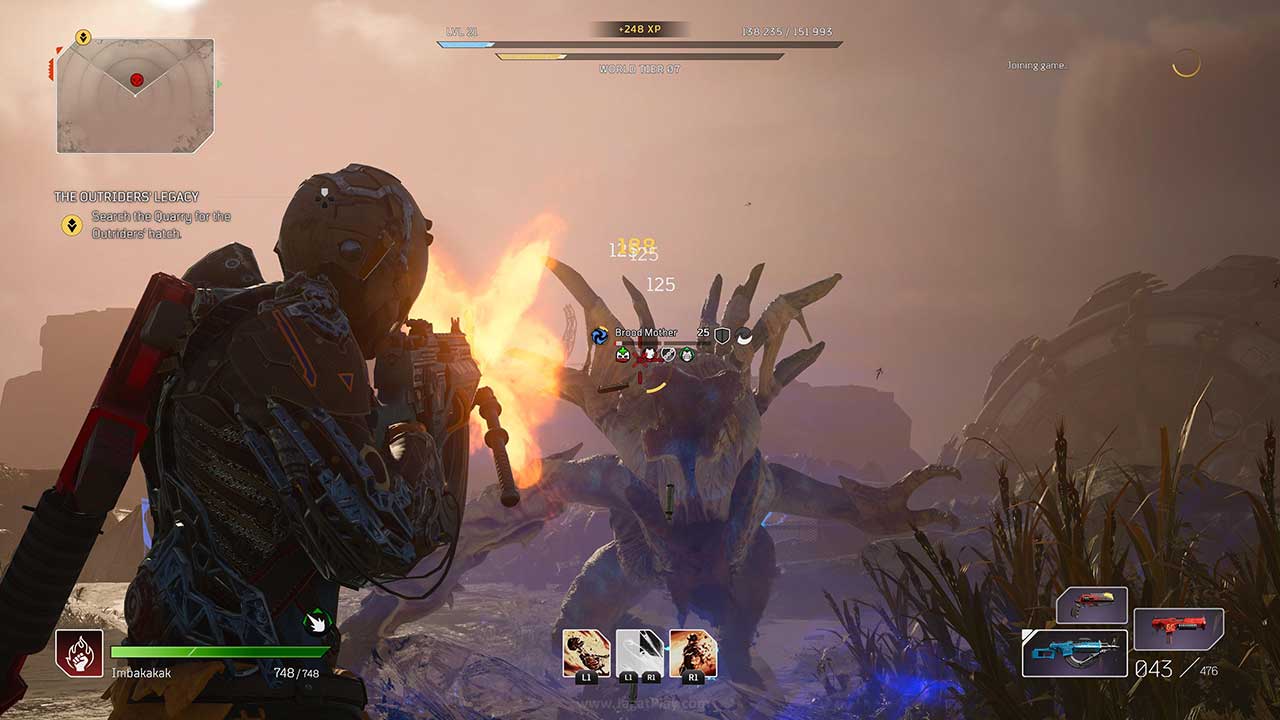The image size is (1280, 720).
Task: Click the melee strike skill icon
Action: coord(637,649)
